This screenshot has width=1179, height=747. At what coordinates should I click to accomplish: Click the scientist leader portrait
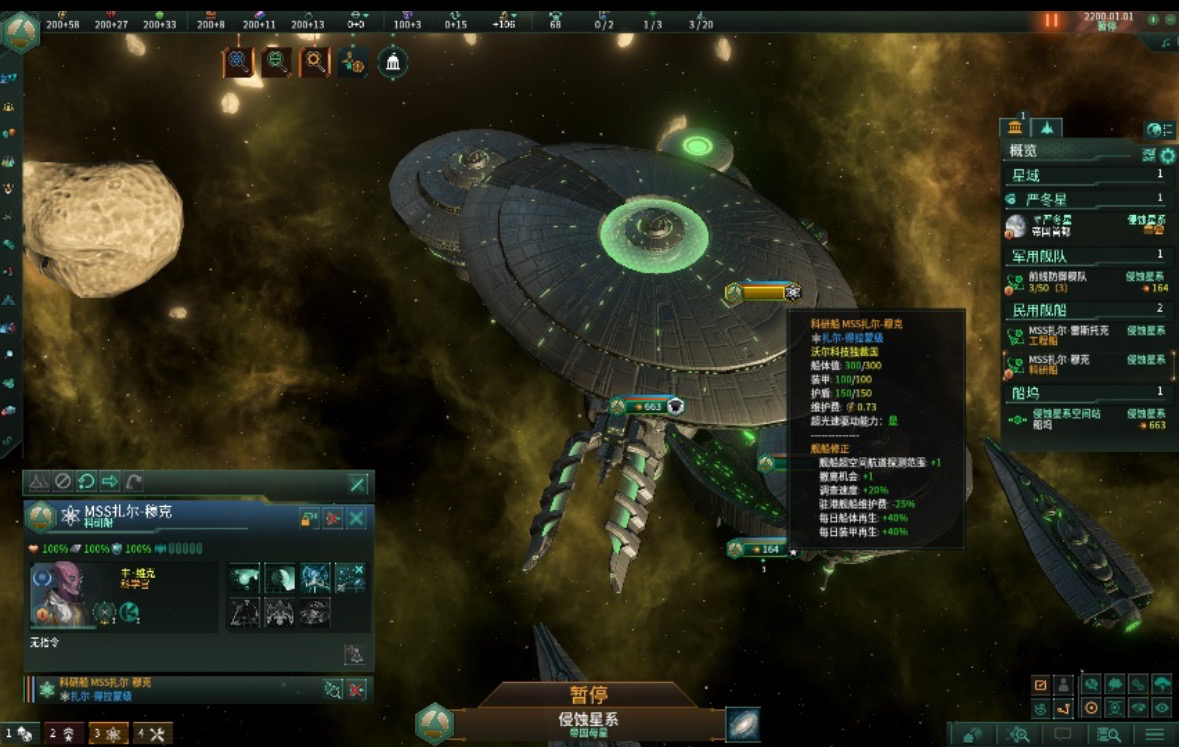pos(61,596)
